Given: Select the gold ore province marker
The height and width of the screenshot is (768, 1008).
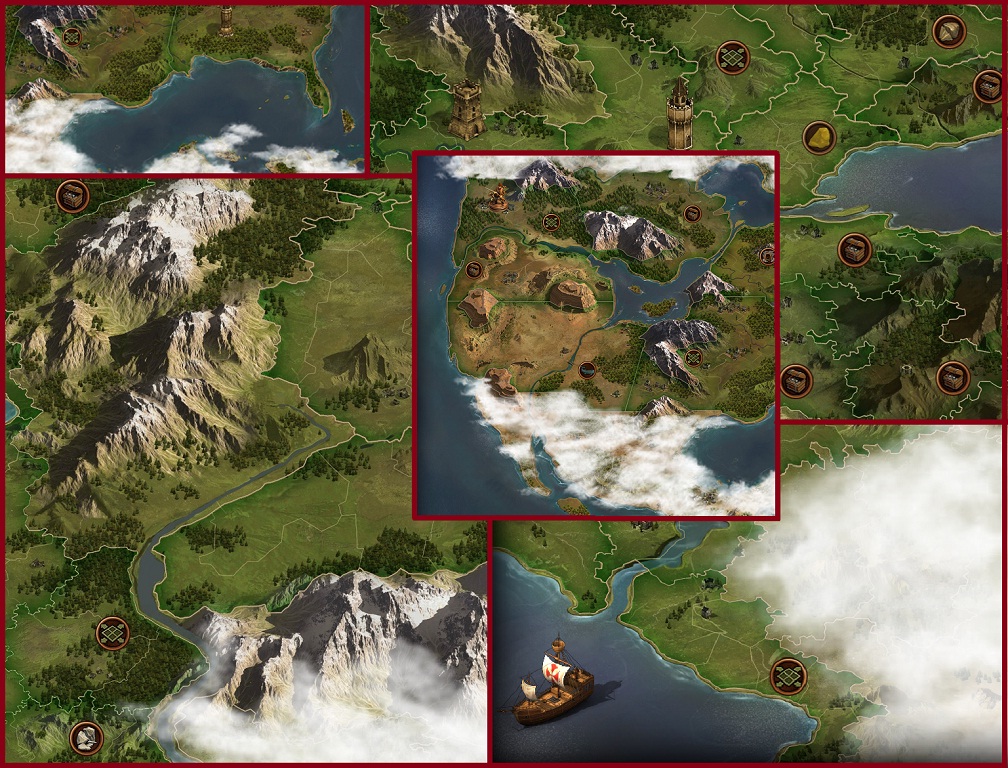Looking at the screenshot, I should click(819, 138).
